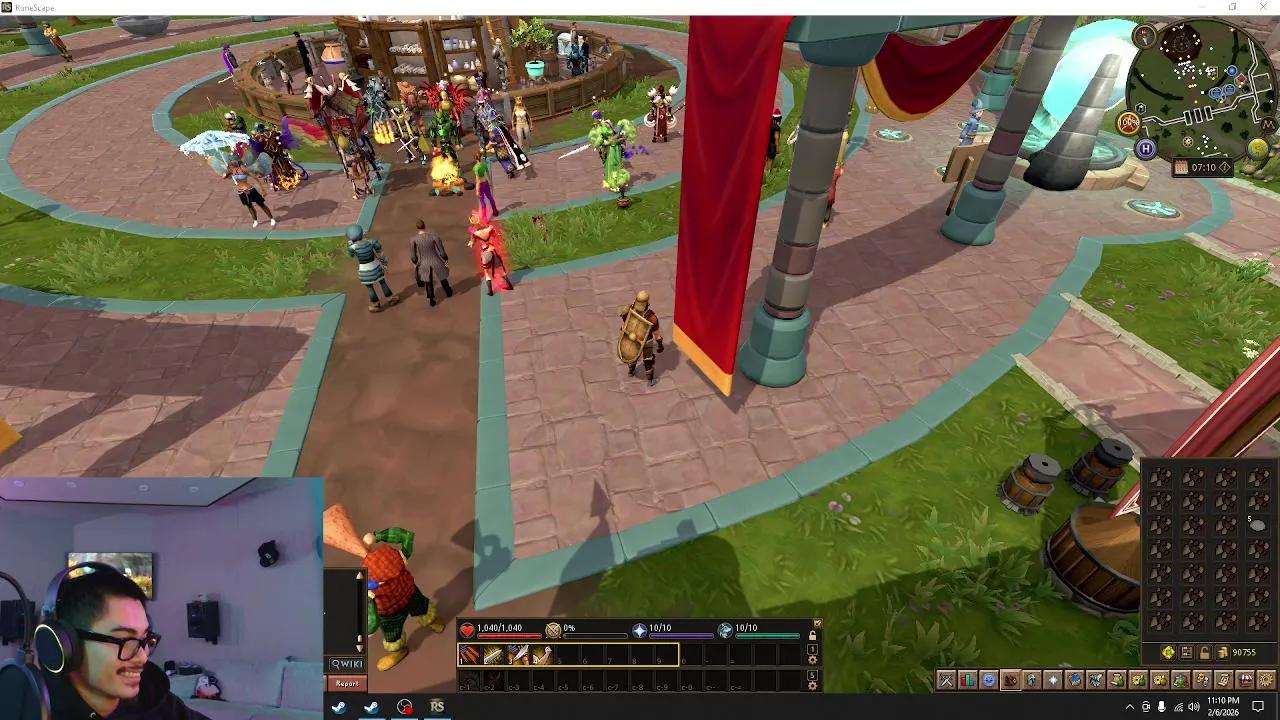The image size is (1280, 720).
Task: Click the Report button below the chat area
Action: click(x=348, y=683)
